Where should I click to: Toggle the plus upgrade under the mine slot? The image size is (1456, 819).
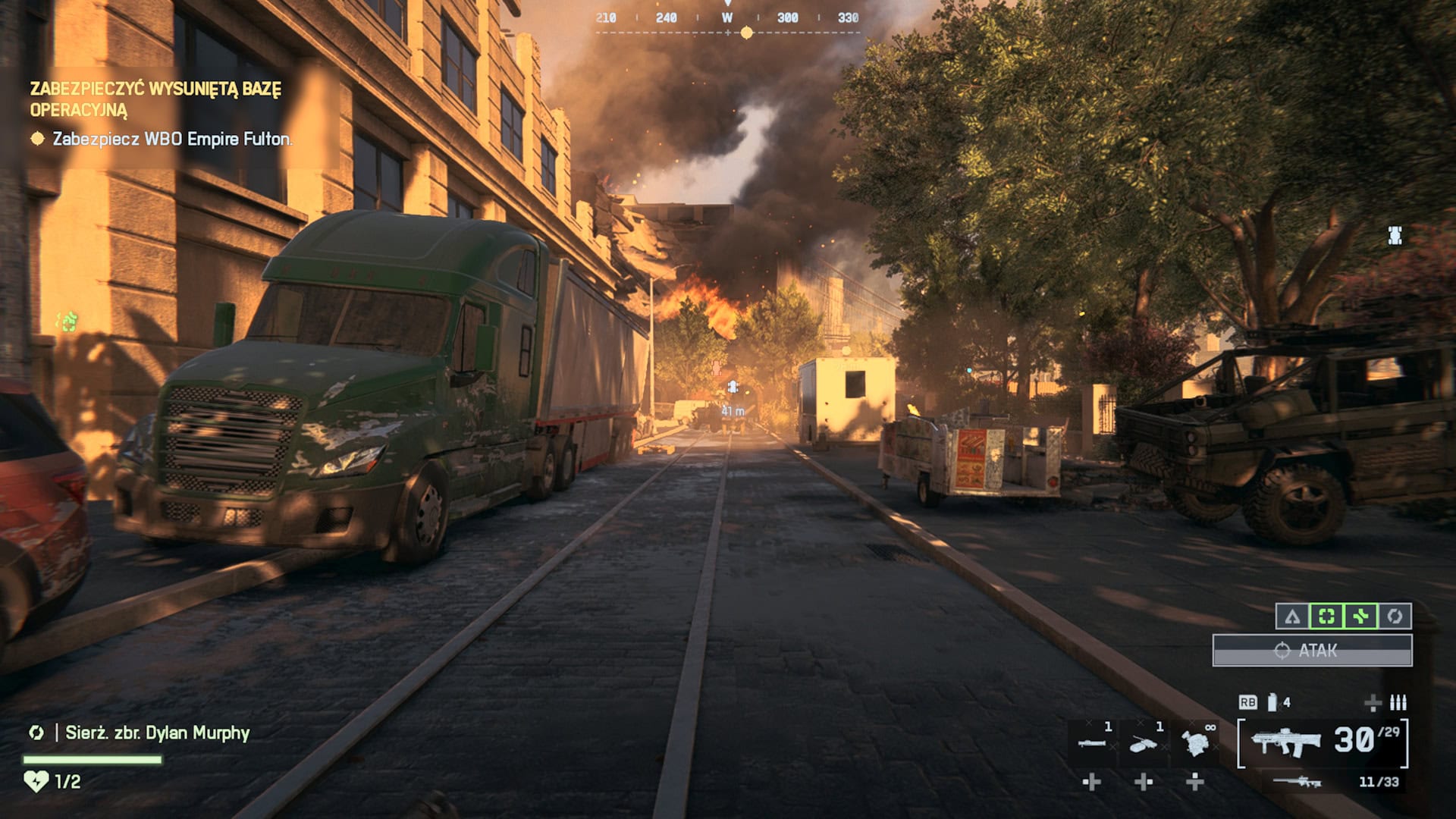[x=1143, y=782]
